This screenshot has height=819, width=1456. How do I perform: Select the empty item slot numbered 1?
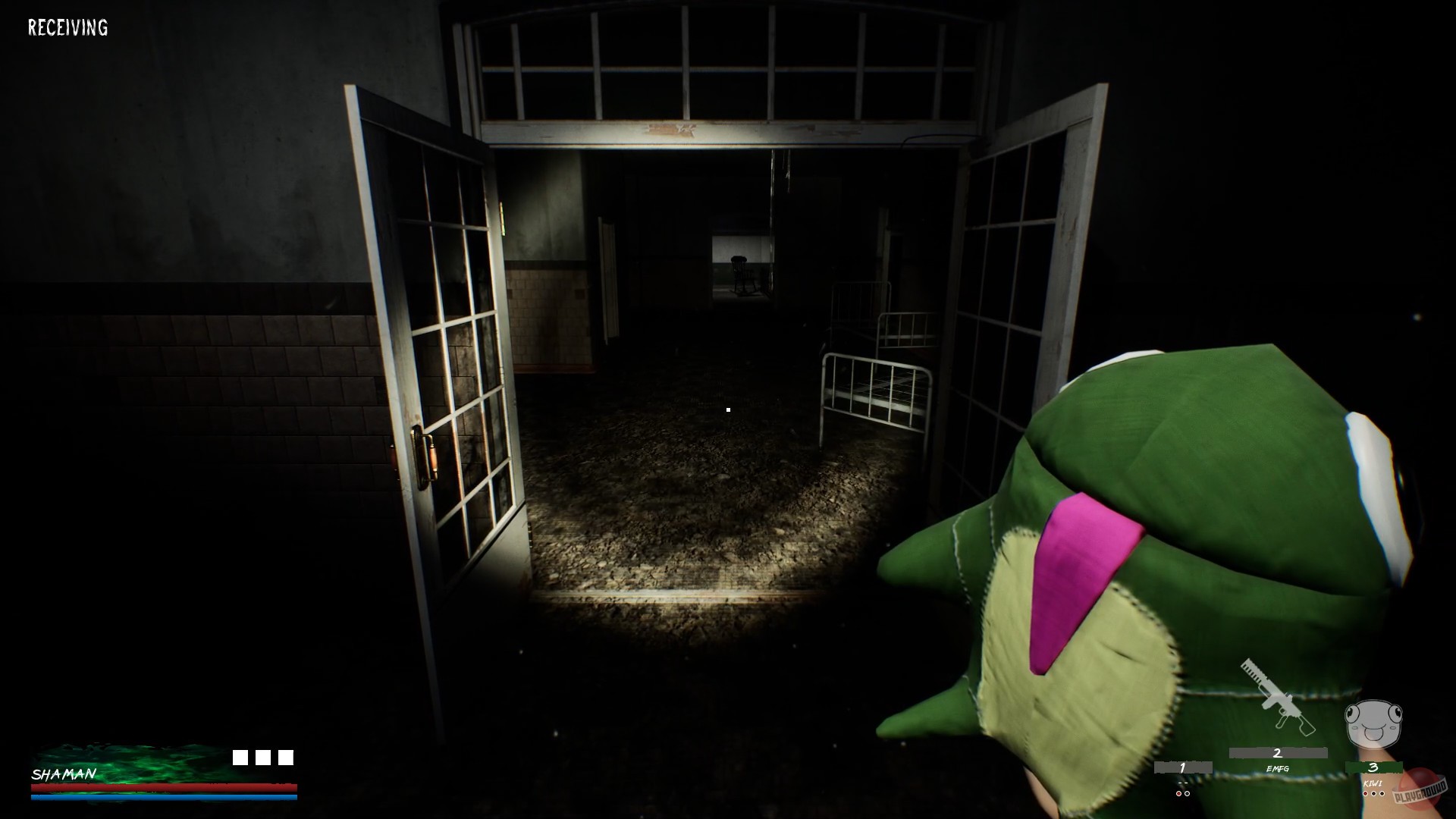[x=1182, y=767]
